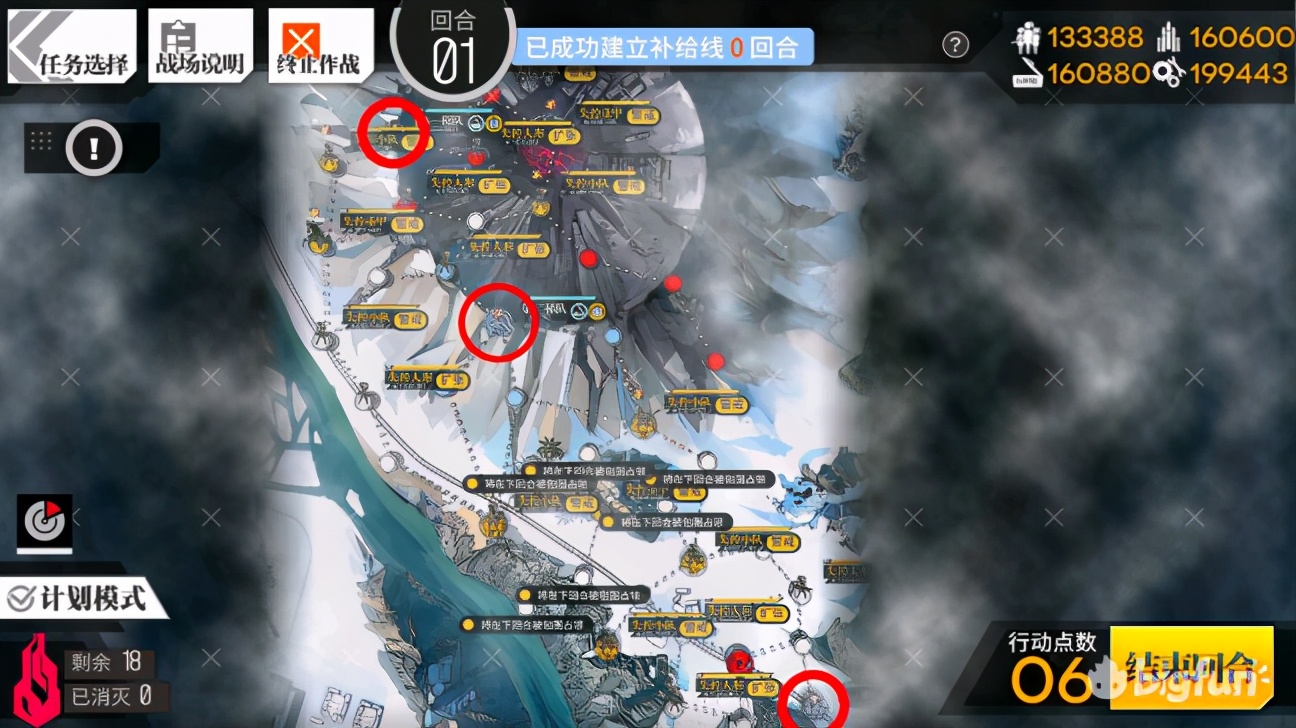Open the dotted grid menu icon
Image resolution: width=1296 pixels, height=728 pixels.
pos(41,141)
